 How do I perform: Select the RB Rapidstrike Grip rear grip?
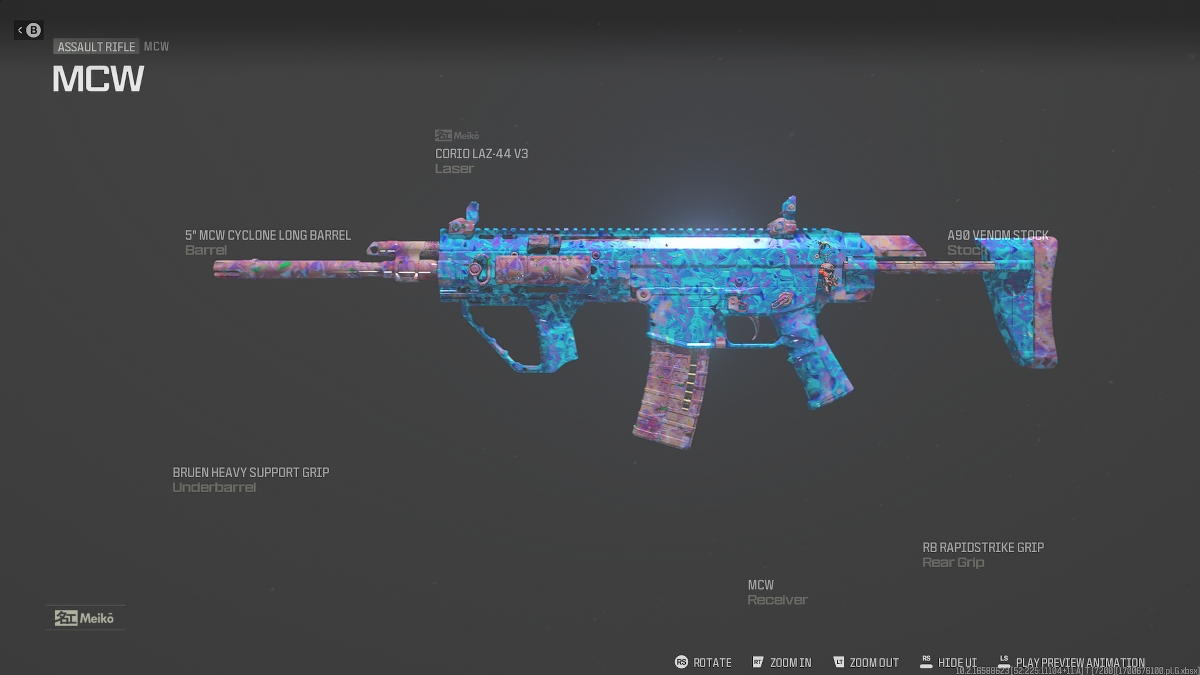pyautogui.click(x=982, y=548)
